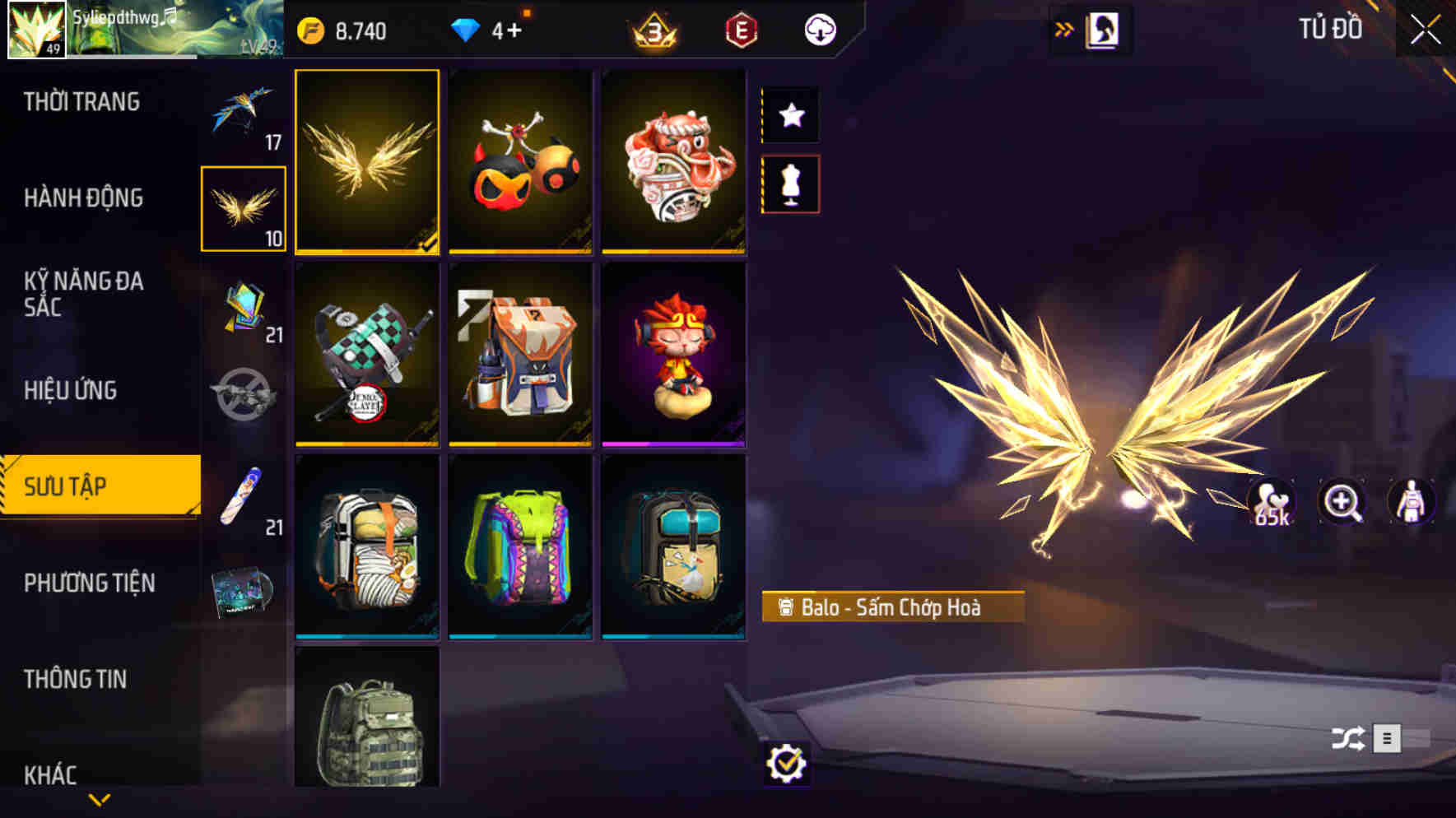Viewport: 1456px width, 818px height.
Task: Switch to the HÀNH ĐỘNG tab
Action: 86,198
